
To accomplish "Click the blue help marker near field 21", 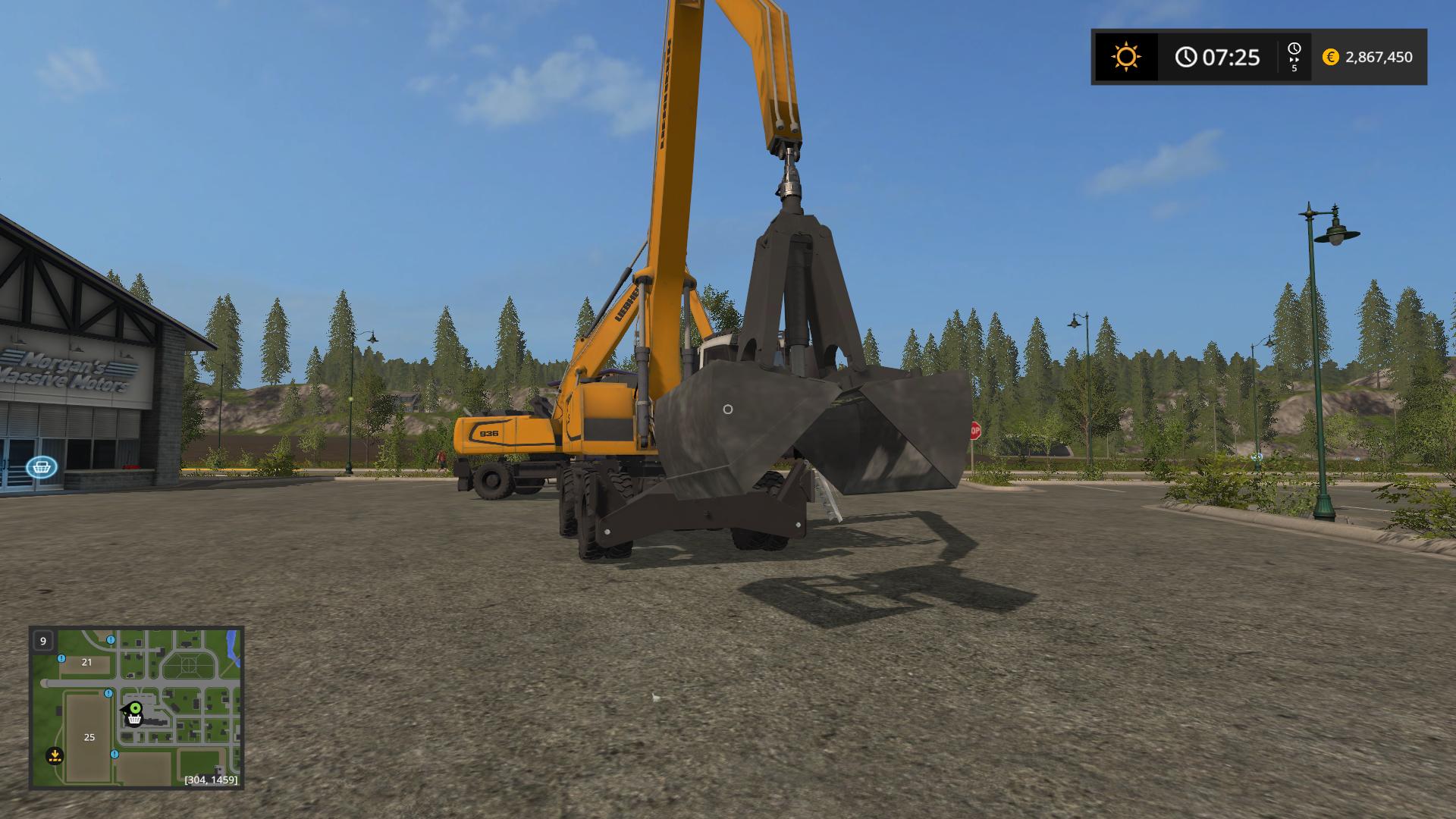I will (61, 658).
